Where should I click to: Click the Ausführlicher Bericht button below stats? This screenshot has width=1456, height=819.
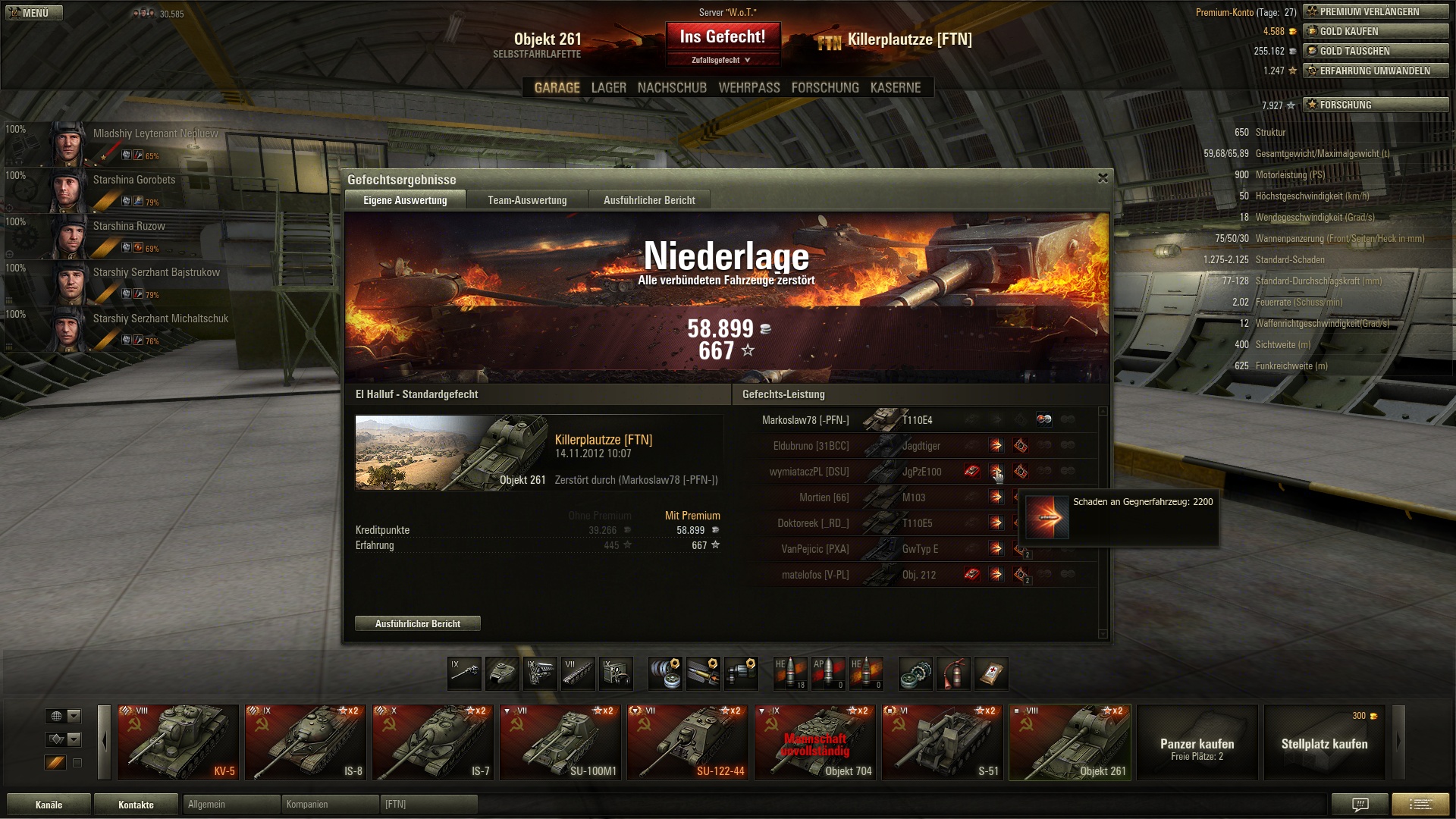click(x=418, y=623)
